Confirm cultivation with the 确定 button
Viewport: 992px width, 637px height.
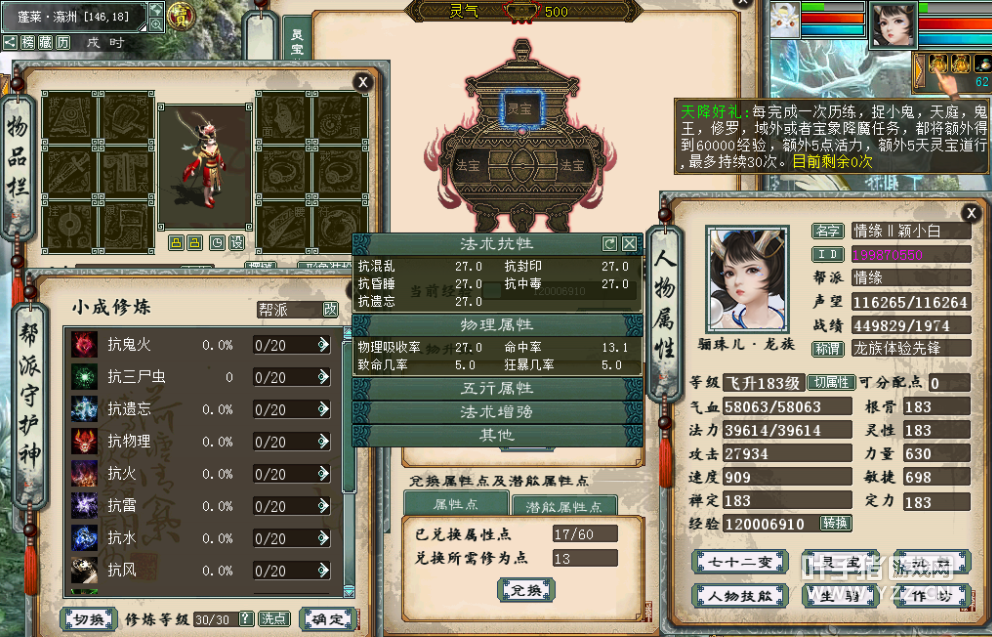[328, 619]
